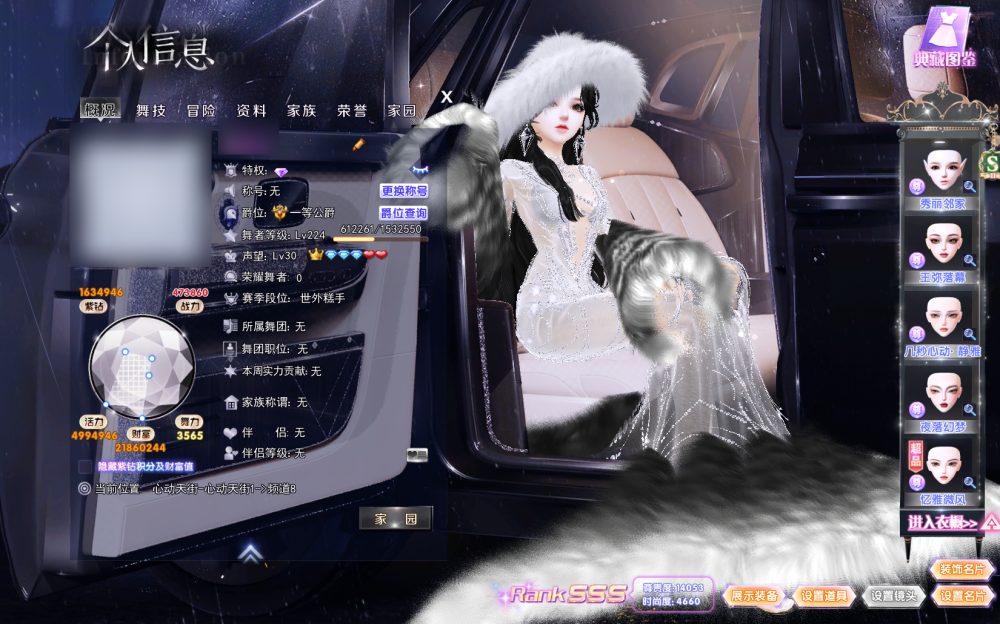Click the 展示装备 button
The width and height of the screenshot is (1000, 624).
[754, 596]
